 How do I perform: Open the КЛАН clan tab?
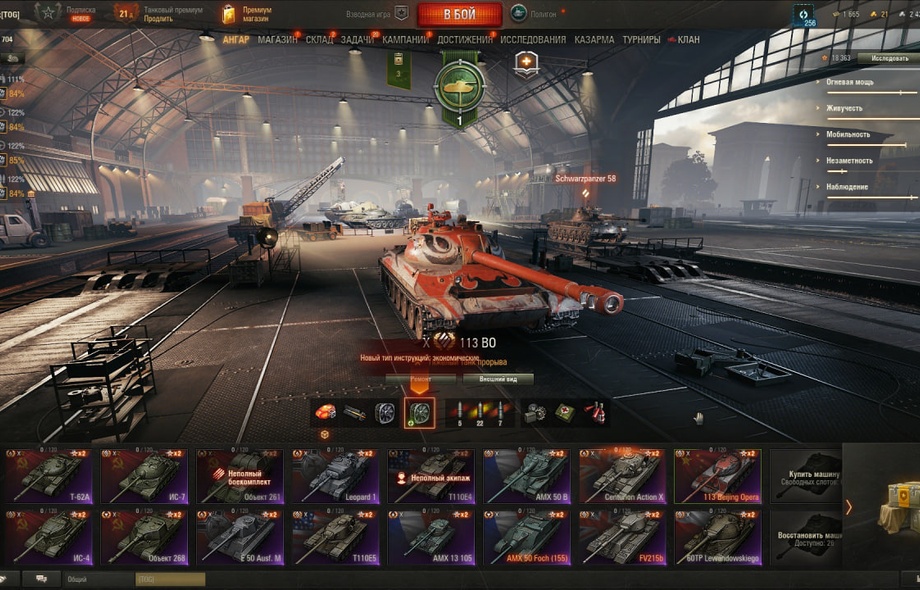(686, 40)
